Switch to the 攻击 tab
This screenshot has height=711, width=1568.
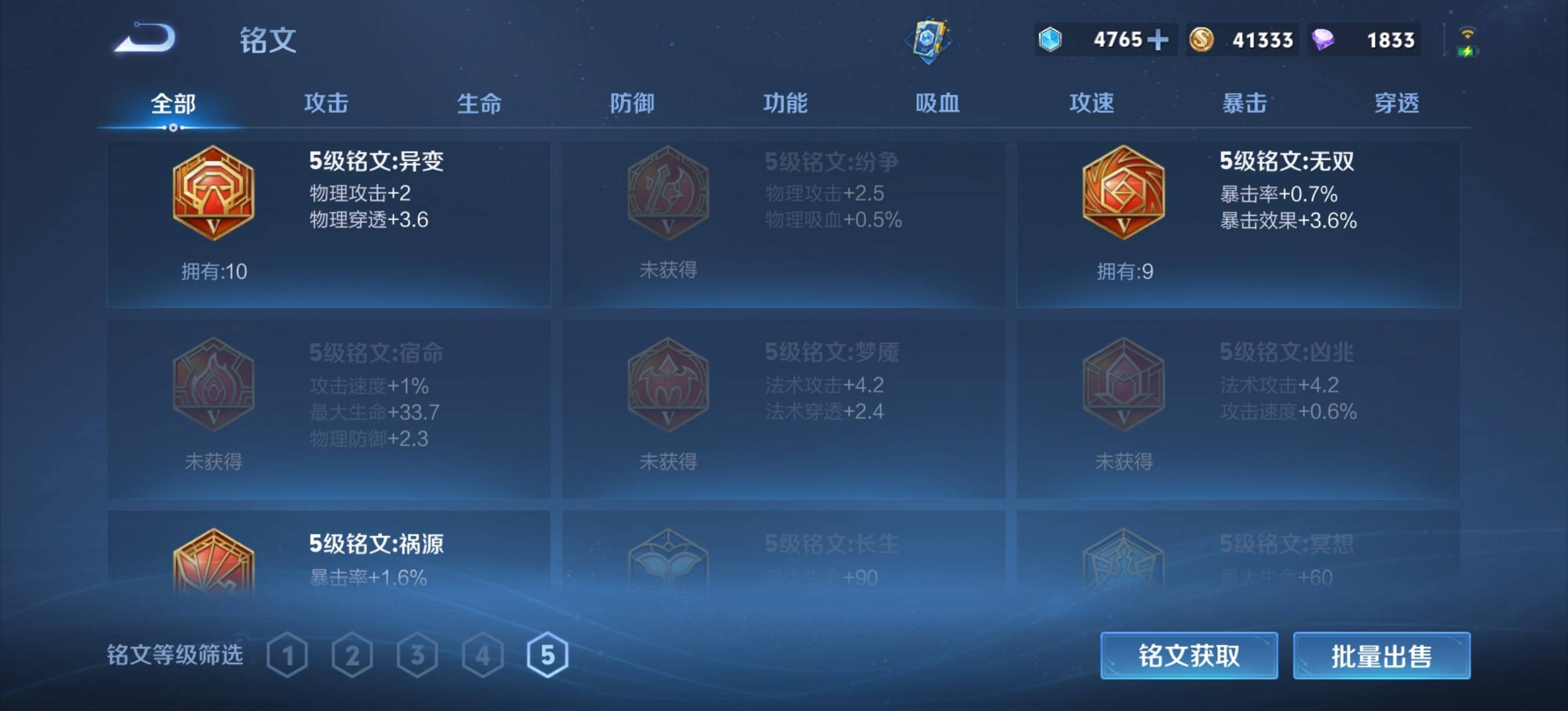click(326, 103)
